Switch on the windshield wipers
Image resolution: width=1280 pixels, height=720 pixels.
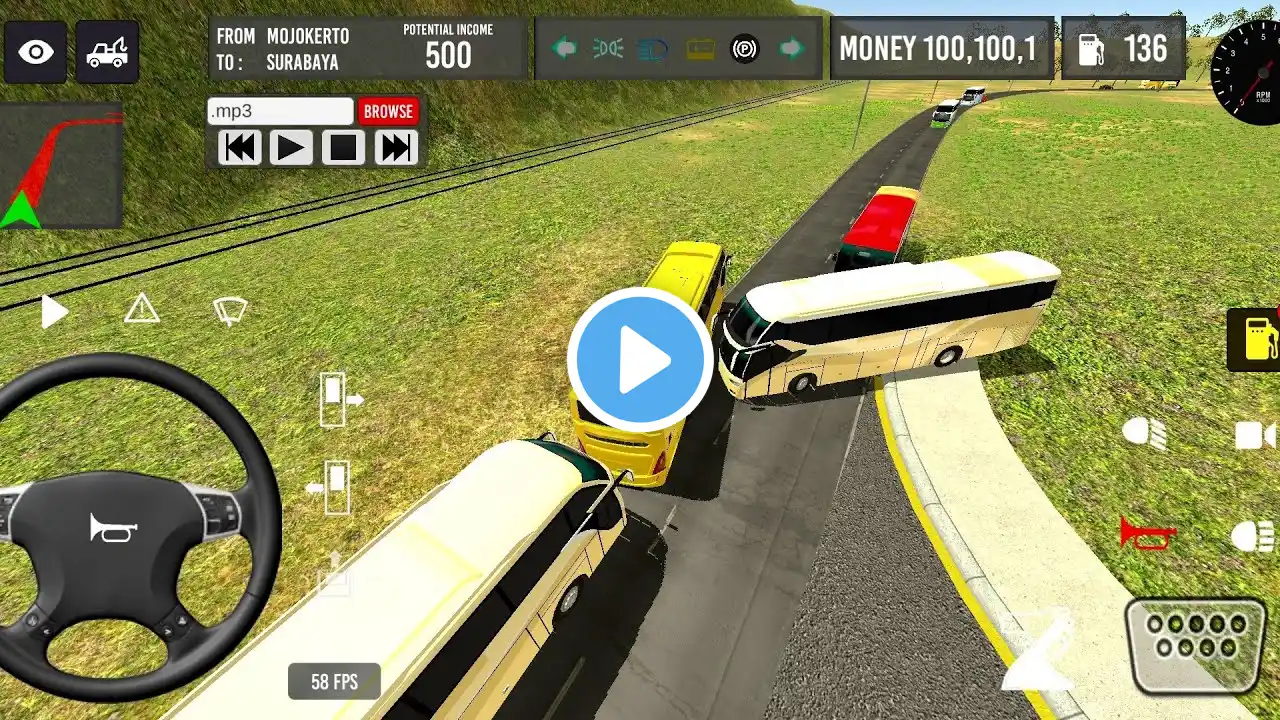coord(230,311)
